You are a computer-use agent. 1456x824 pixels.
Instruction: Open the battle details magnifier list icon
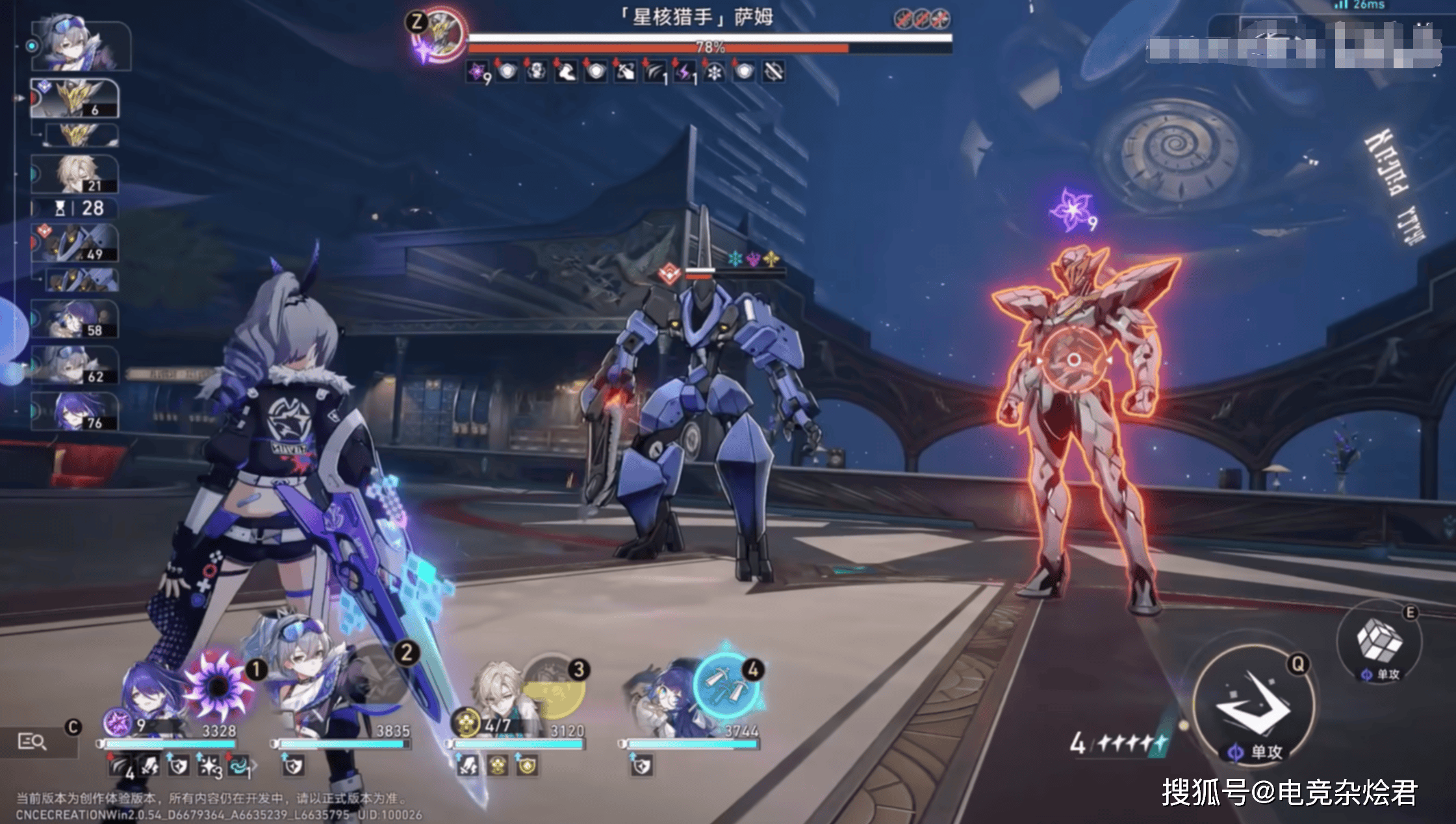[x=31, y=741]
